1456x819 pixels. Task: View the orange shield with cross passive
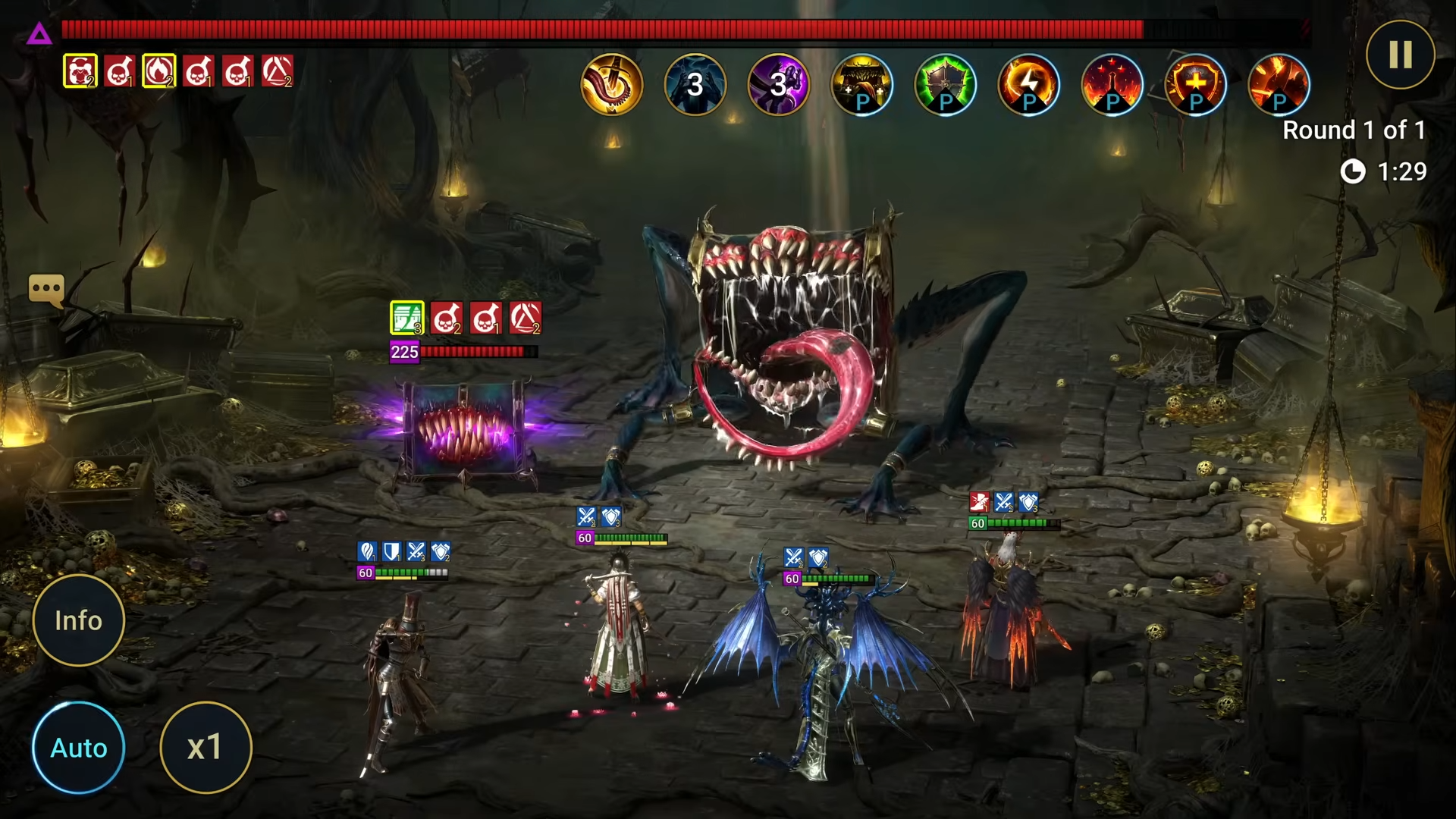(x=1196, y=85)
